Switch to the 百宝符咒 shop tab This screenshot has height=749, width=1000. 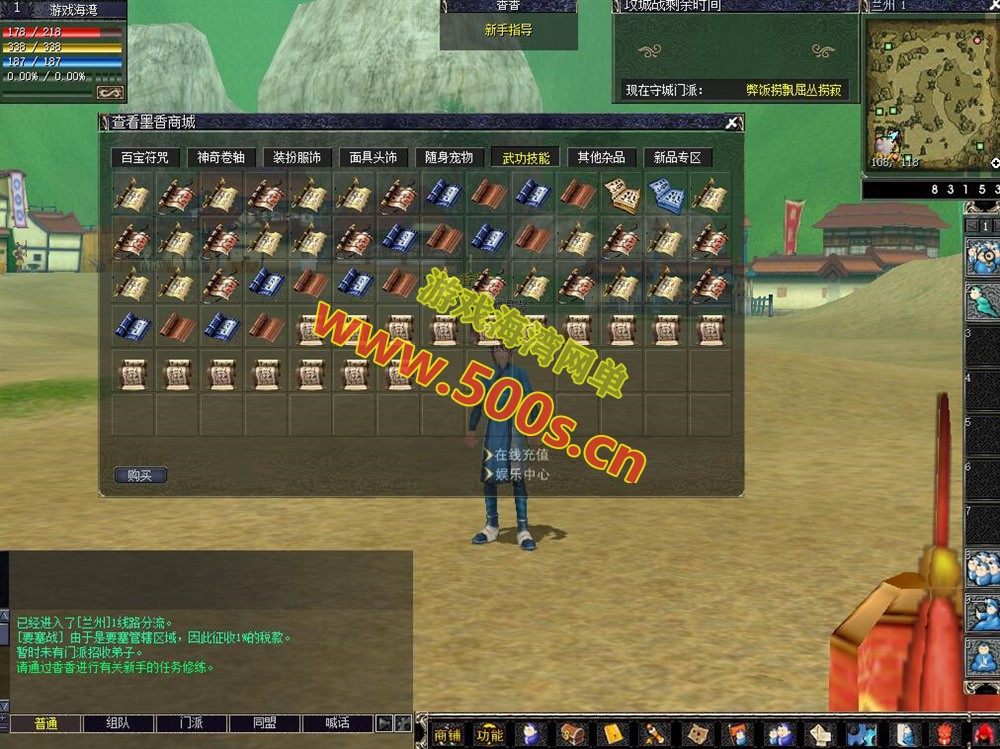point(145,157)
